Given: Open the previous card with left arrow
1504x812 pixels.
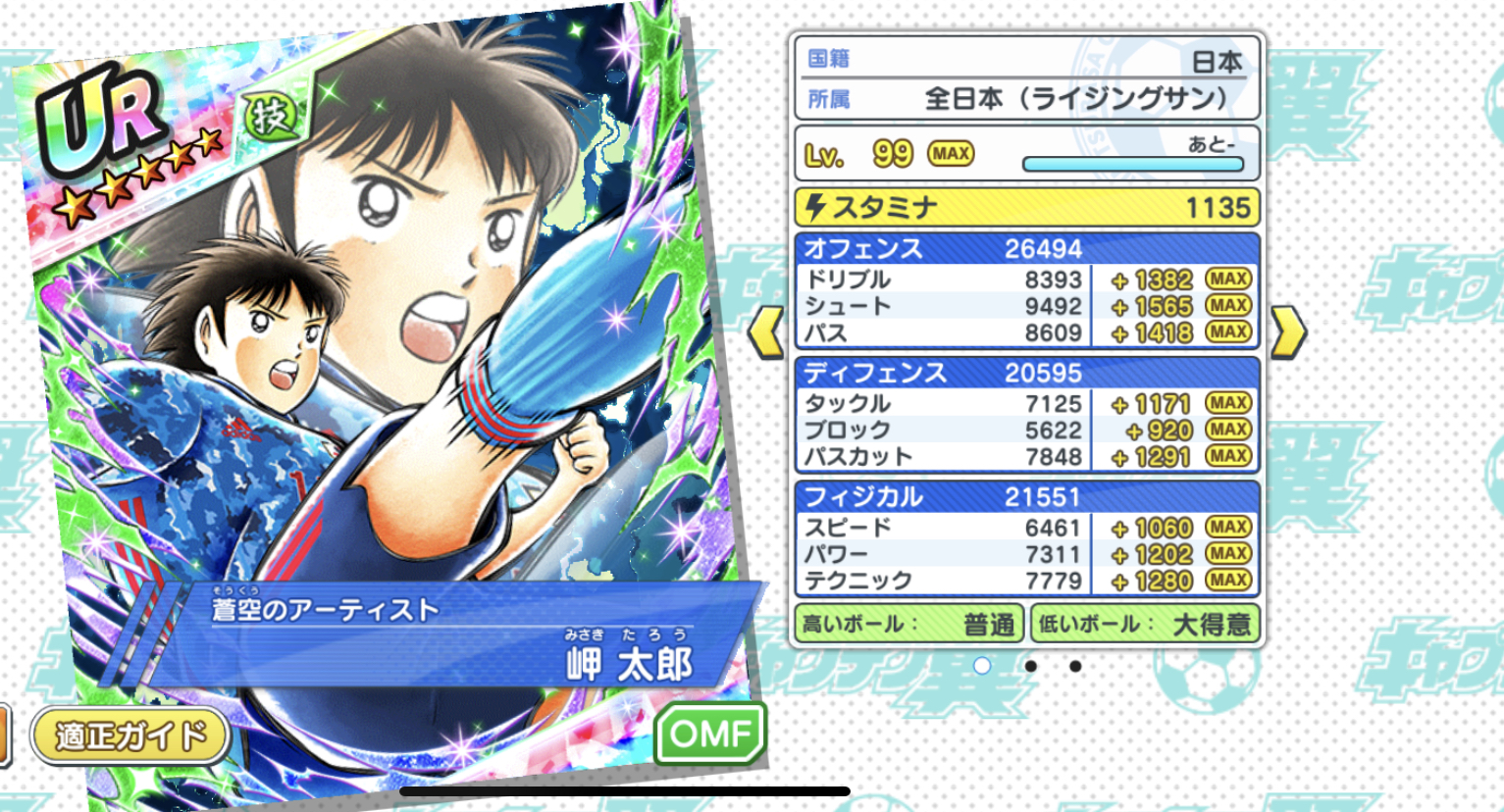Looking at the screenshot, I should pos(767,330).
